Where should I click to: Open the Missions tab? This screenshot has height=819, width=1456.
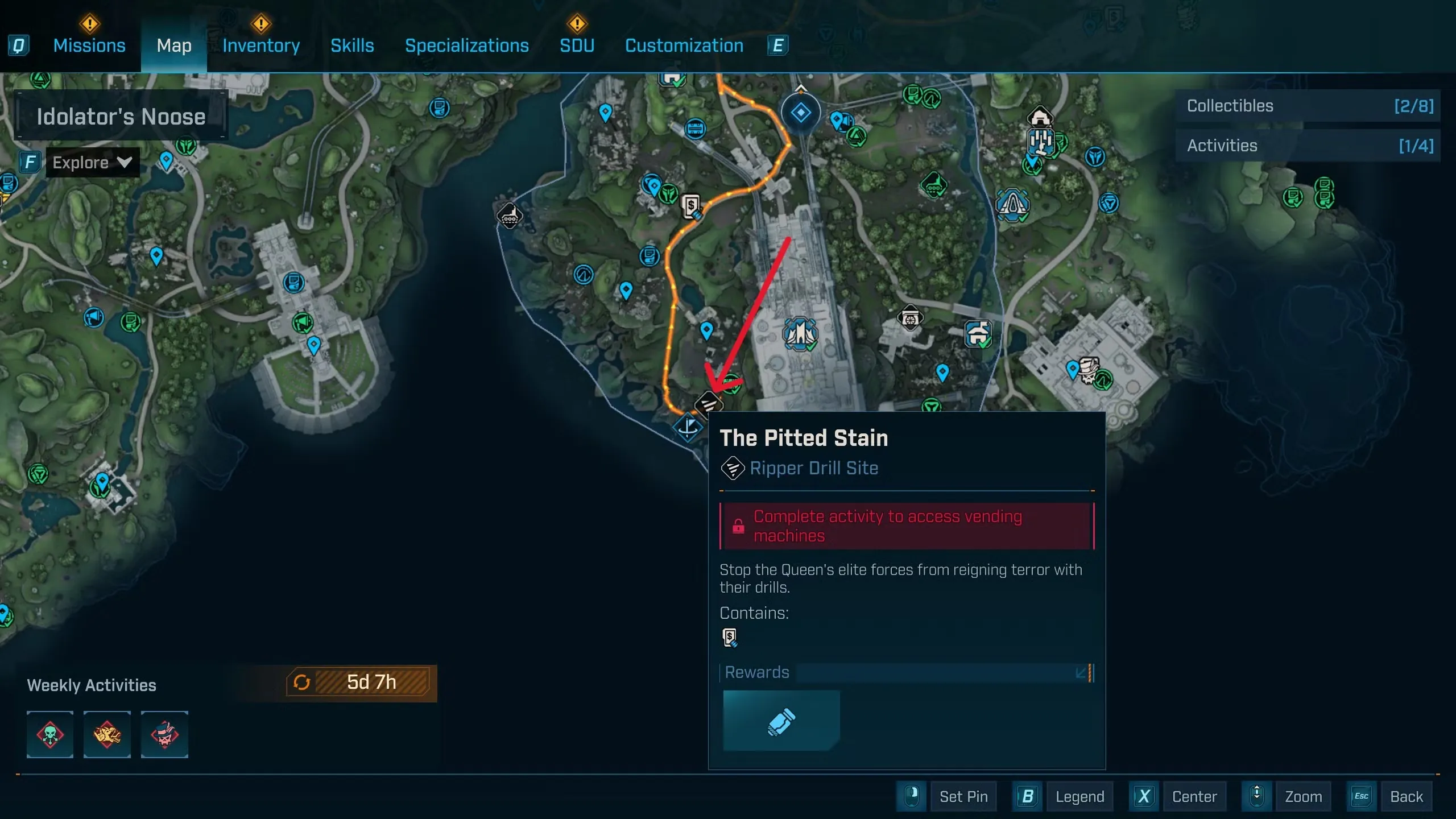click(89, 45)
